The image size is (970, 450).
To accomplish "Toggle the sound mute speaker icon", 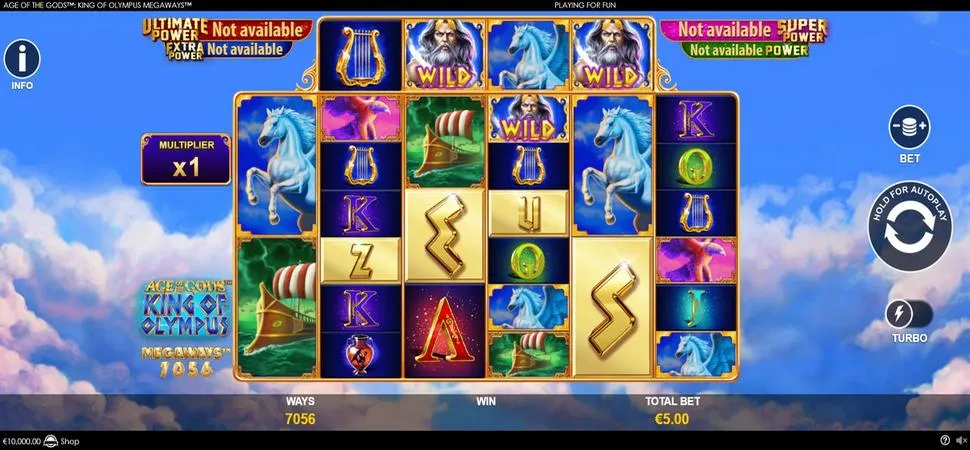I will click(x=960, y=440).
